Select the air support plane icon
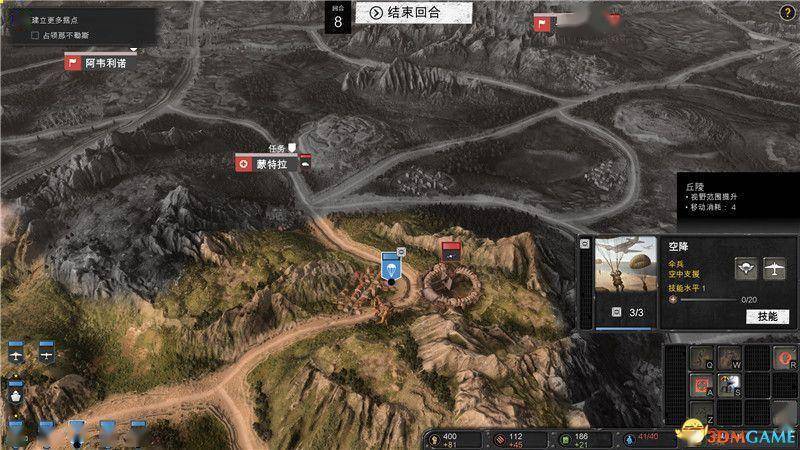The height and width of the screenshot is (450, 800). click(x=773, y=267)
